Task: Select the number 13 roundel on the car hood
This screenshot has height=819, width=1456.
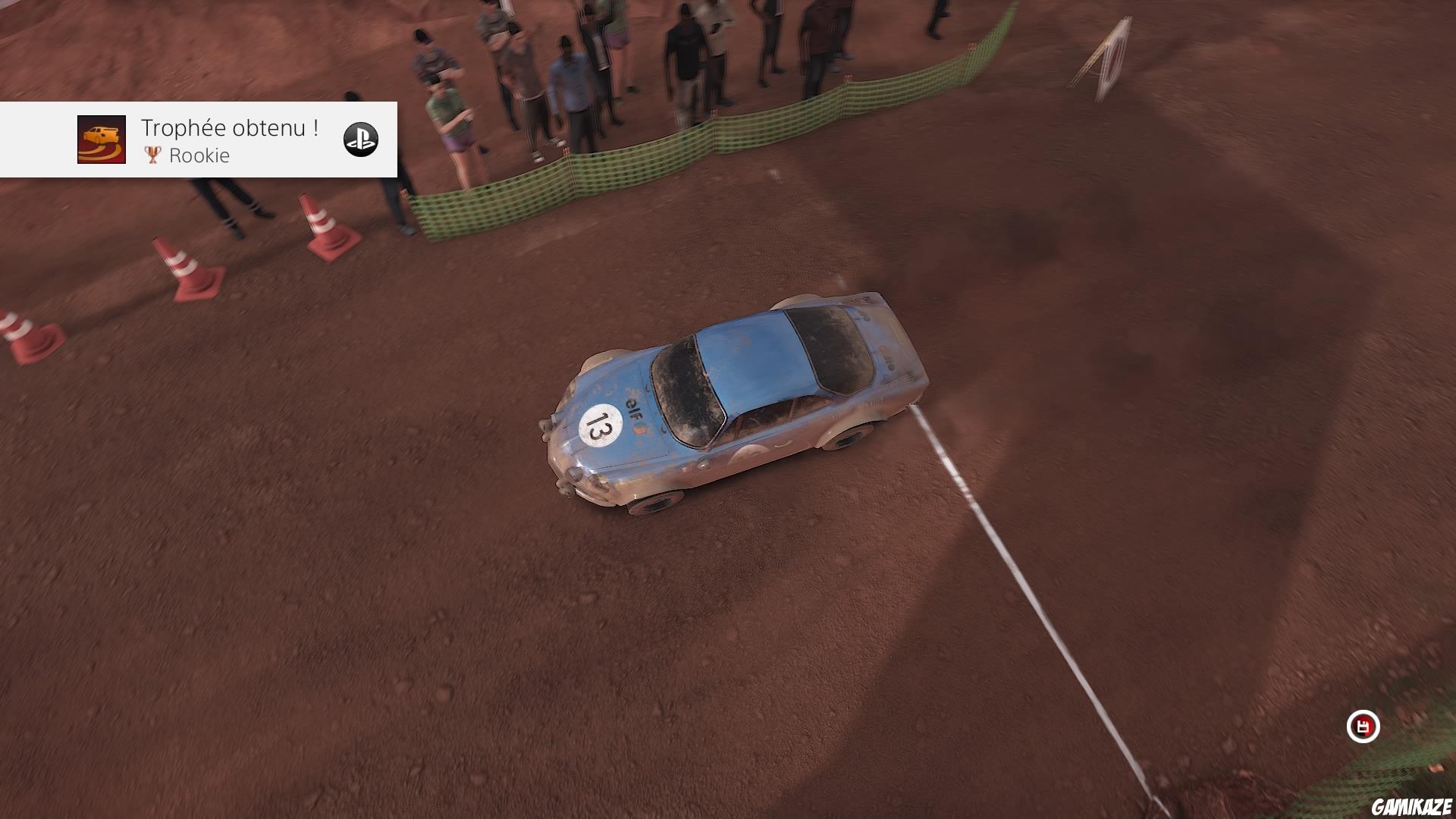Action: pyautogui.click(x=600, y=425)
